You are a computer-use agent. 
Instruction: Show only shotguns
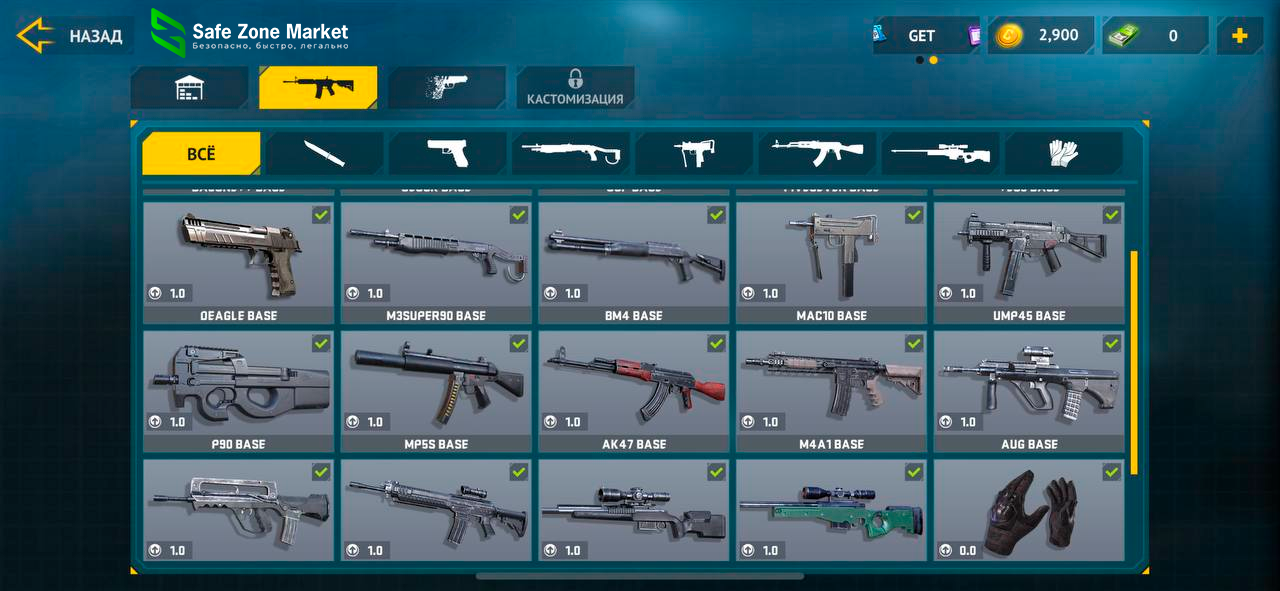tap(570, 154)
